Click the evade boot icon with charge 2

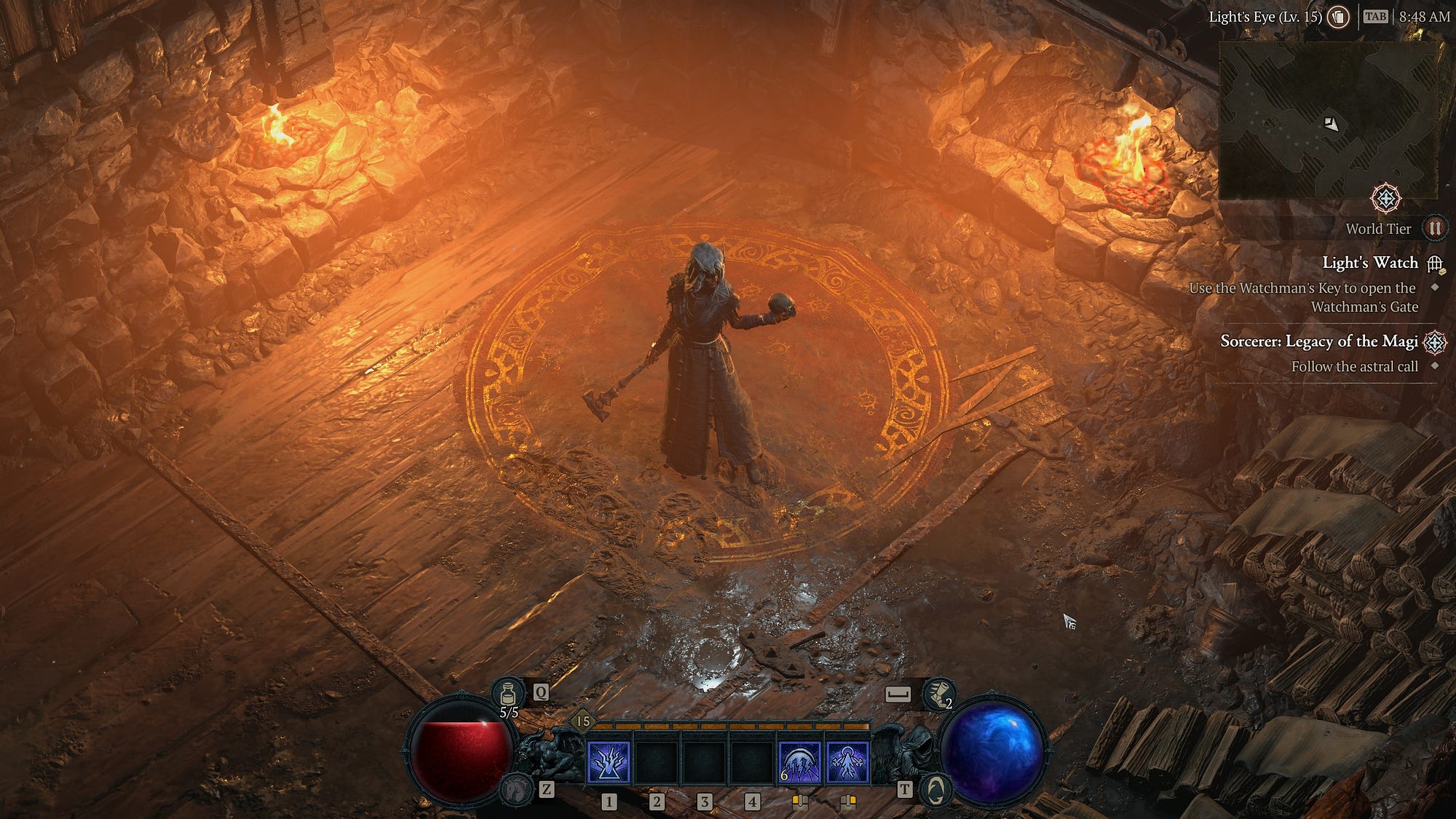point(938,694)
